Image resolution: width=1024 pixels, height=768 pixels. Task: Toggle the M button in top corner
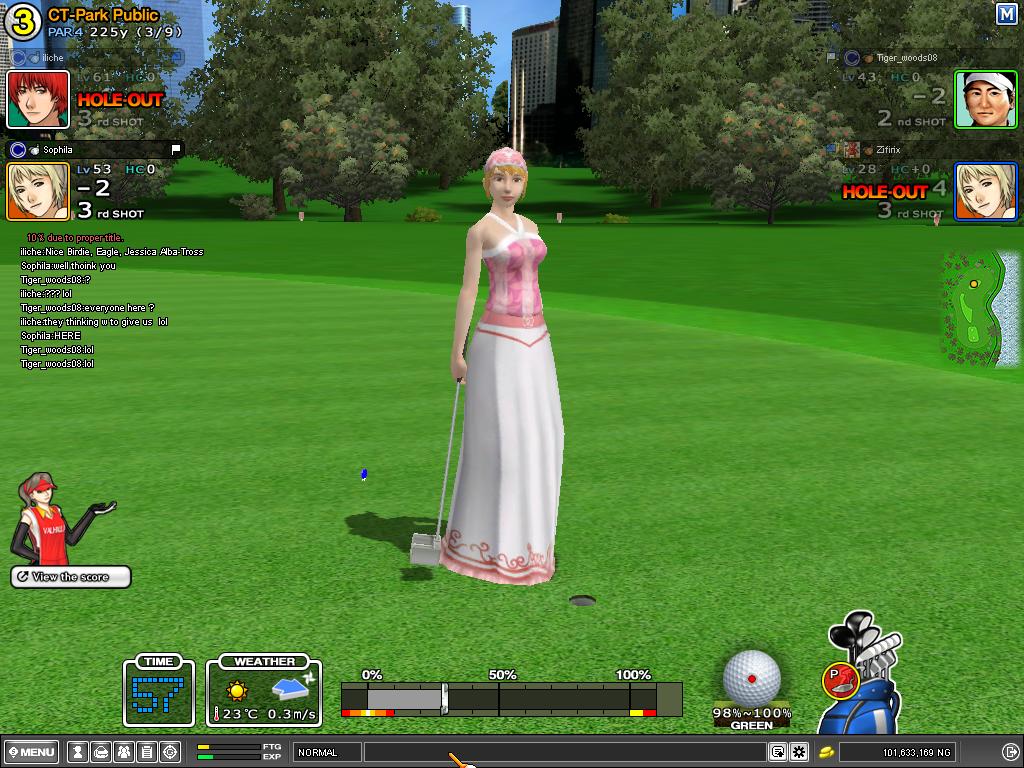pyautogui.click(x=1006, y=14)
